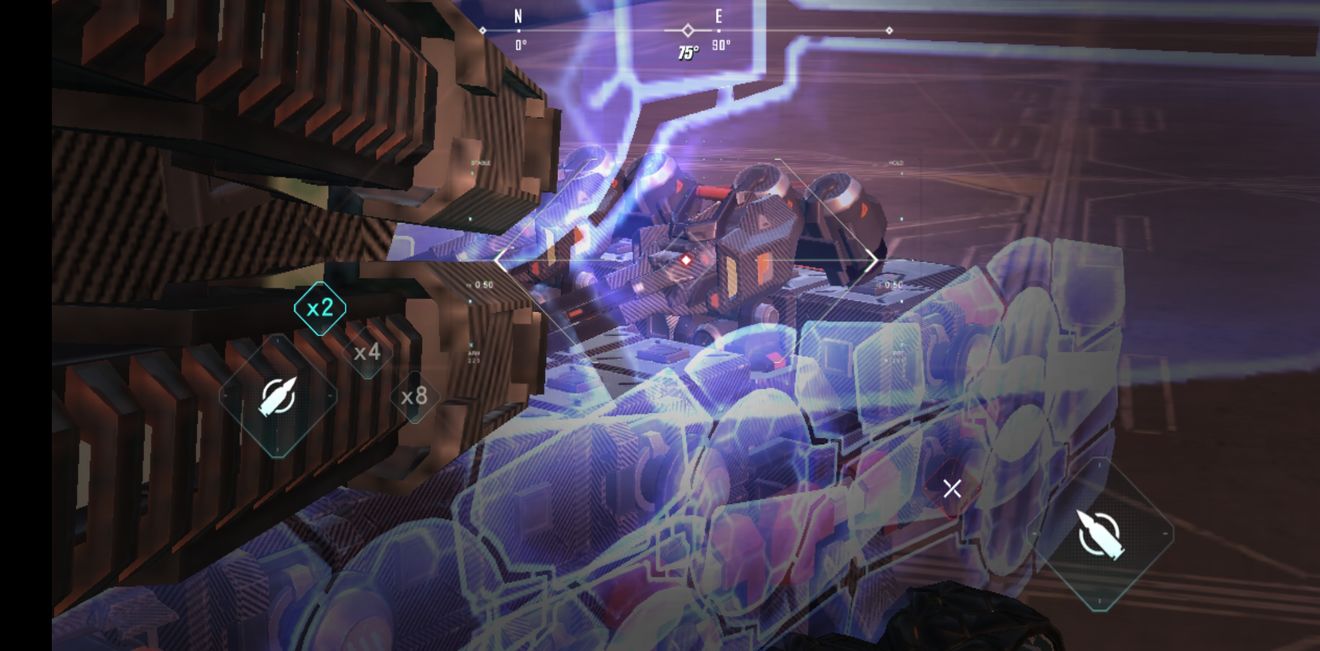Viewport: 1320px width, 651px height.
Task: Fire with the large right bullet button
Action: click(x=1101, y=534)
